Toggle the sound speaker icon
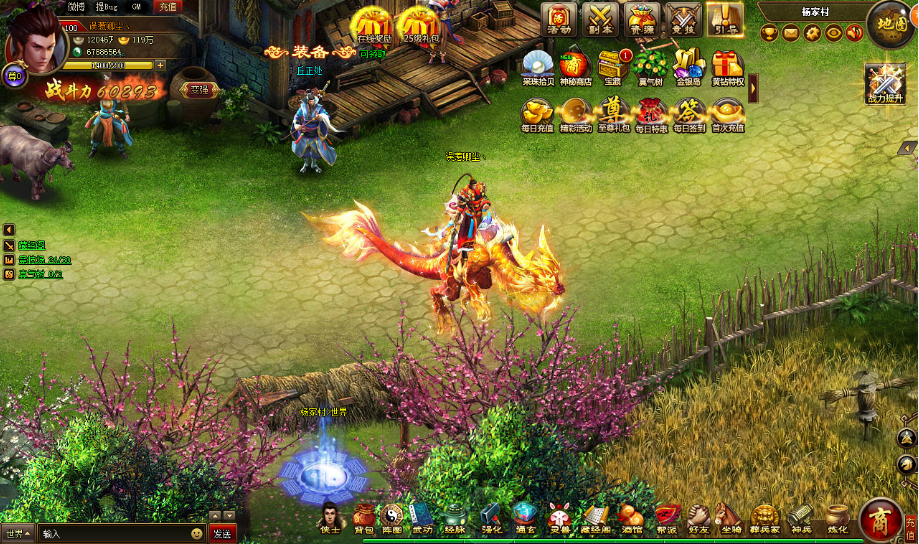Viewport: 919px width, 544px height. [853, 33]
